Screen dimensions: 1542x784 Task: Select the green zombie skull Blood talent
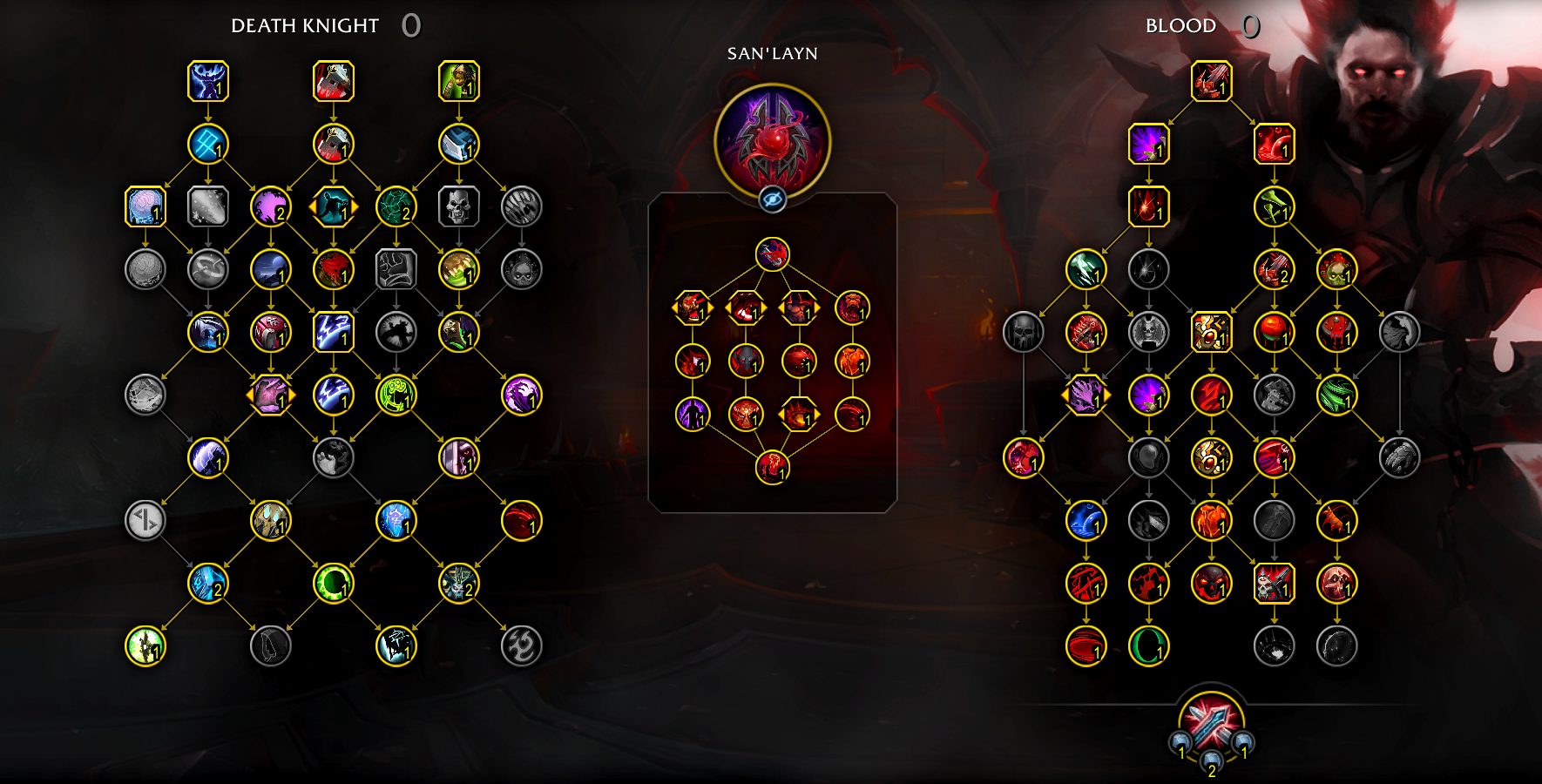coord(1337,269)
